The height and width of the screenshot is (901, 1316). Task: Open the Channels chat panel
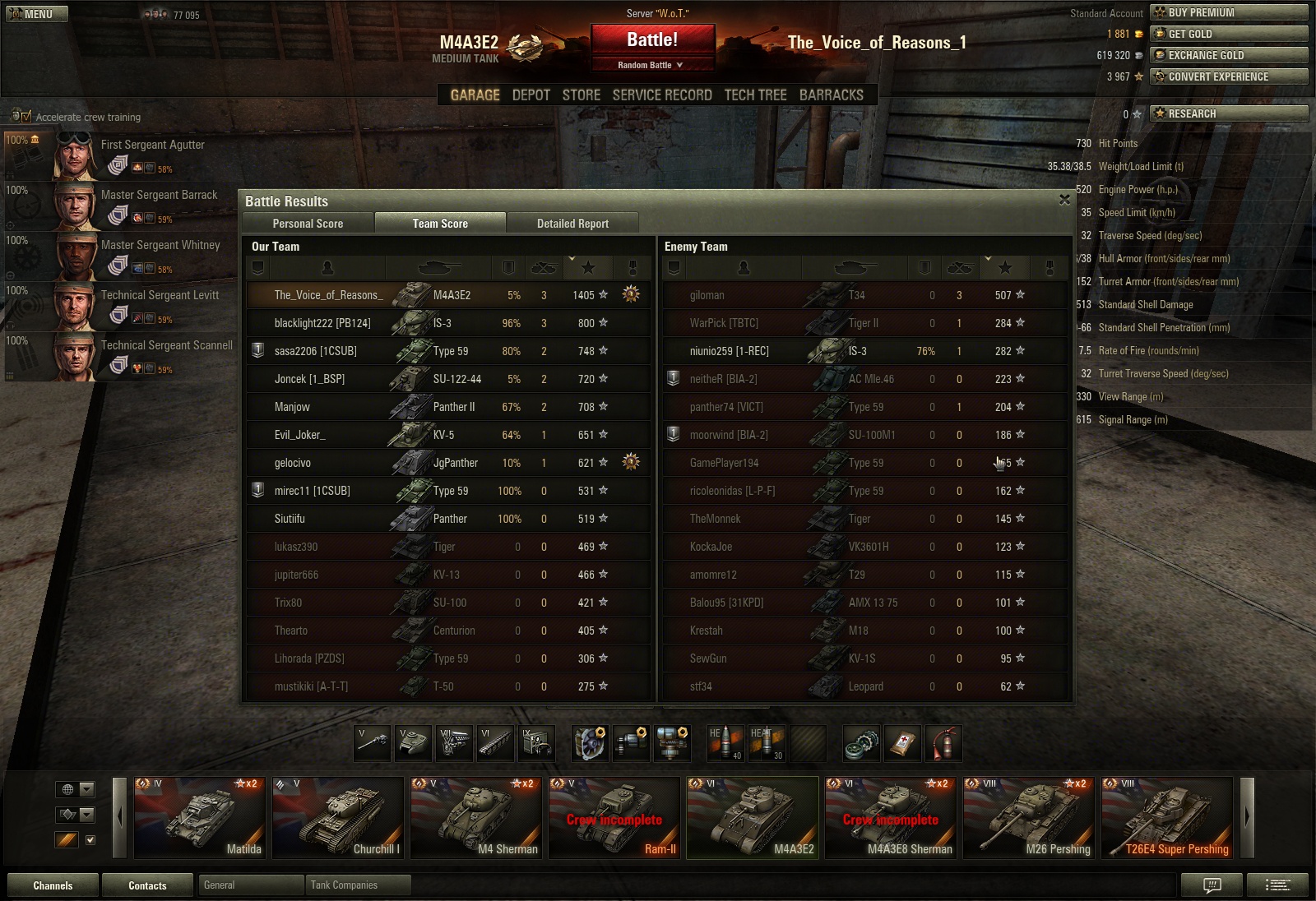[x=53, y=885]
